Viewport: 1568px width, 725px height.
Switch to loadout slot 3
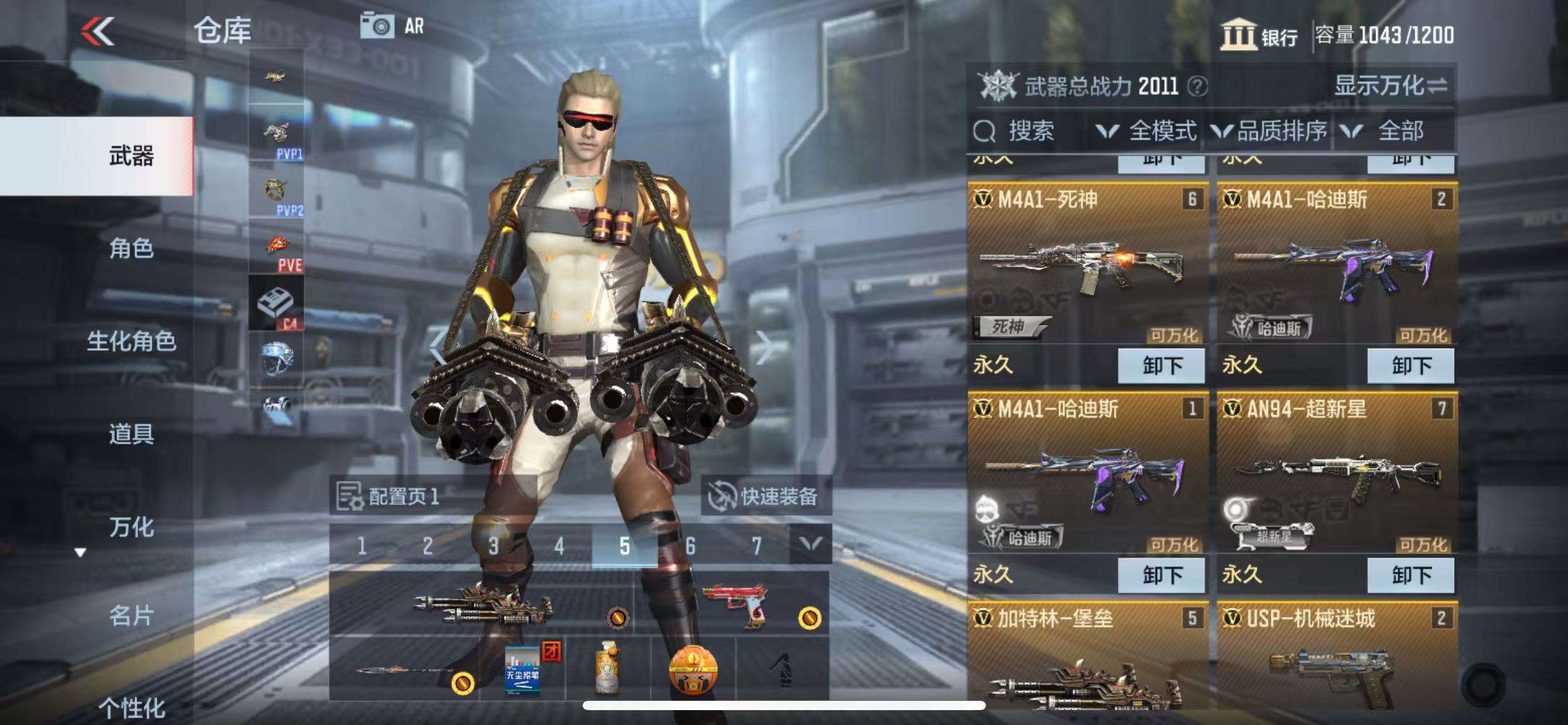(x=493, y=546)
